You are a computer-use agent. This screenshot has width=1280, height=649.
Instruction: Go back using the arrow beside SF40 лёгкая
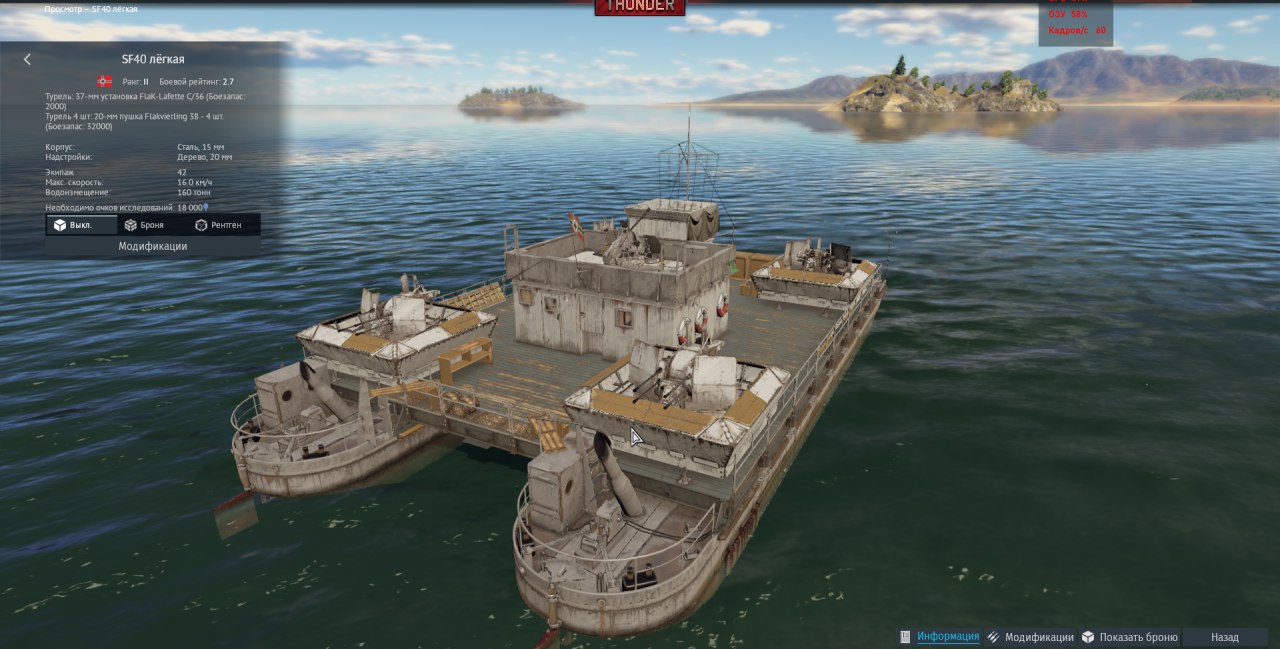(27, 60)
